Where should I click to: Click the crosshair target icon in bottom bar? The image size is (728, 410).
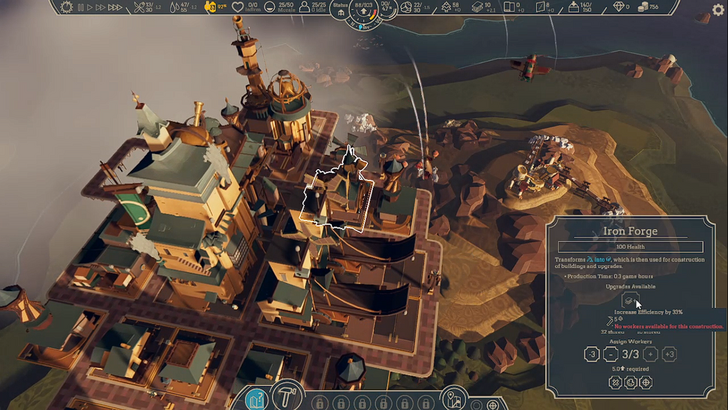point(491,404)
